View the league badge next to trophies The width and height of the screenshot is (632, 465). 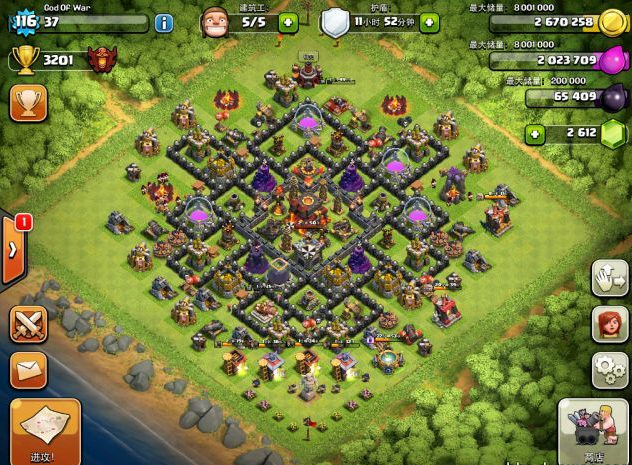(99, 60)
